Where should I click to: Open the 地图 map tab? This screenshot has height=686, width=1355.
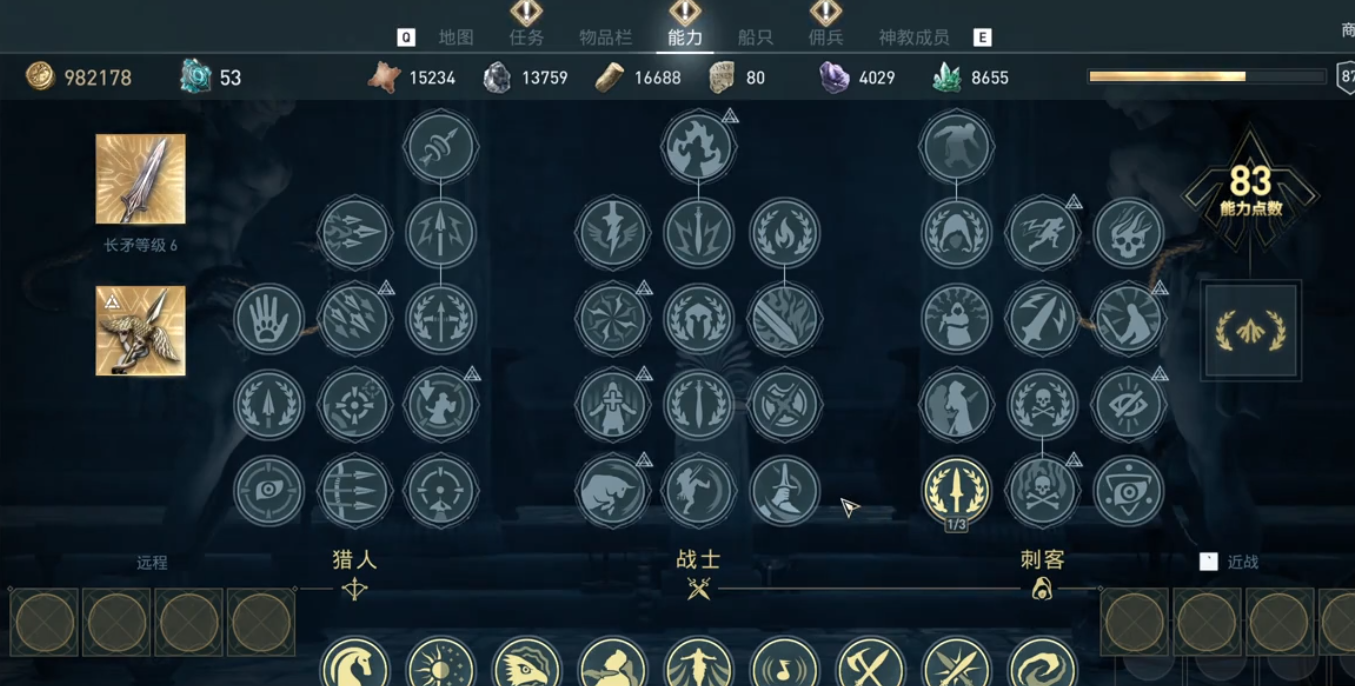point(456,38)
